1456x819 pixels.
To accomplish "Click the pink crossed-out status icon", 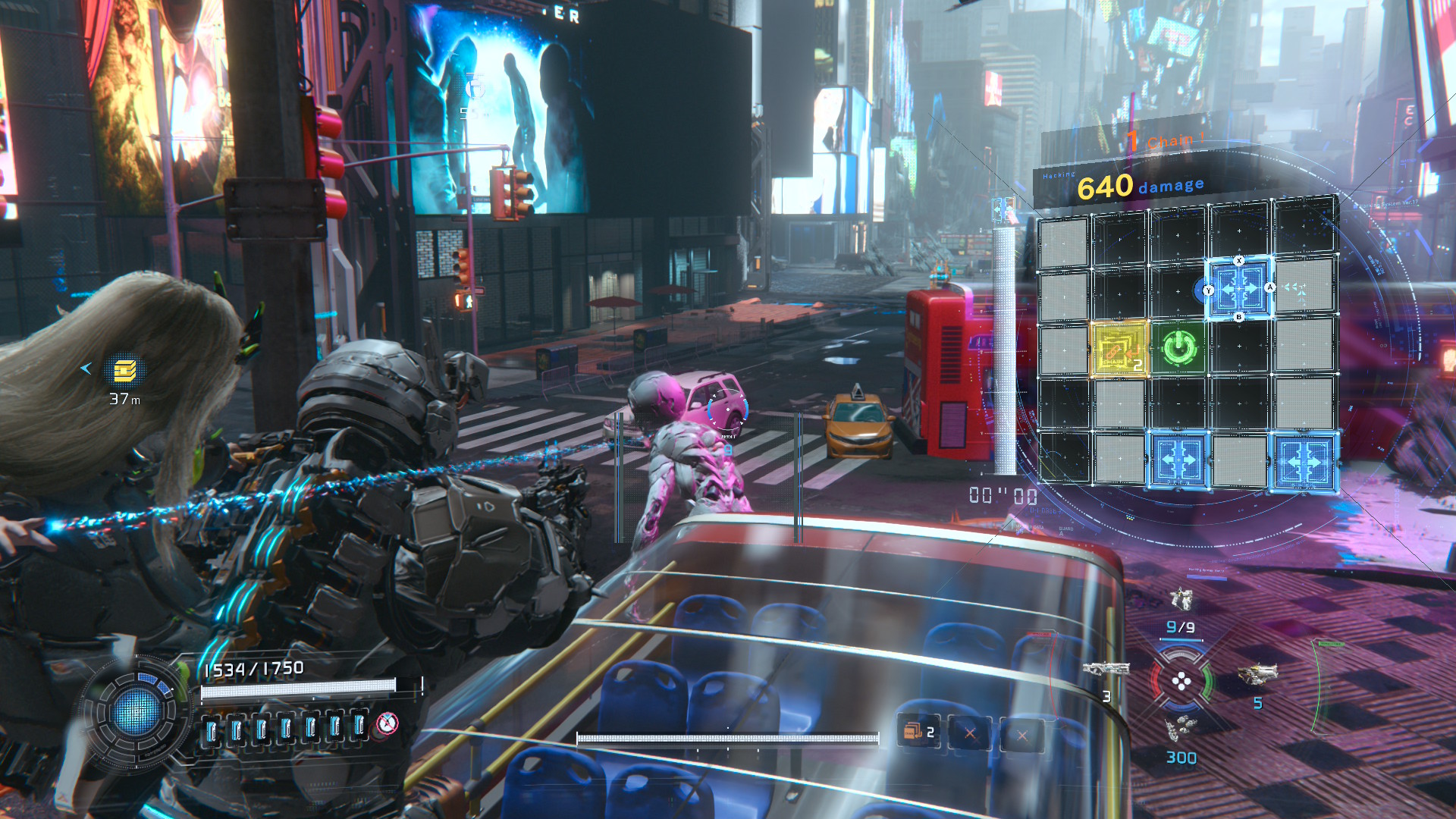I will tap(388, 723).
